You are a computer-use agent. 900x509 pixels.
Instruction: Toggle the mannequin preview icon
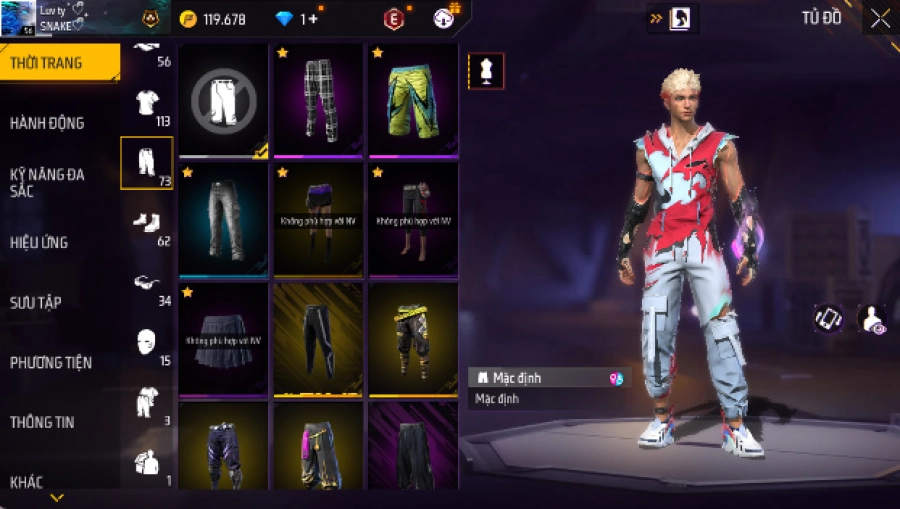[486, 70]
